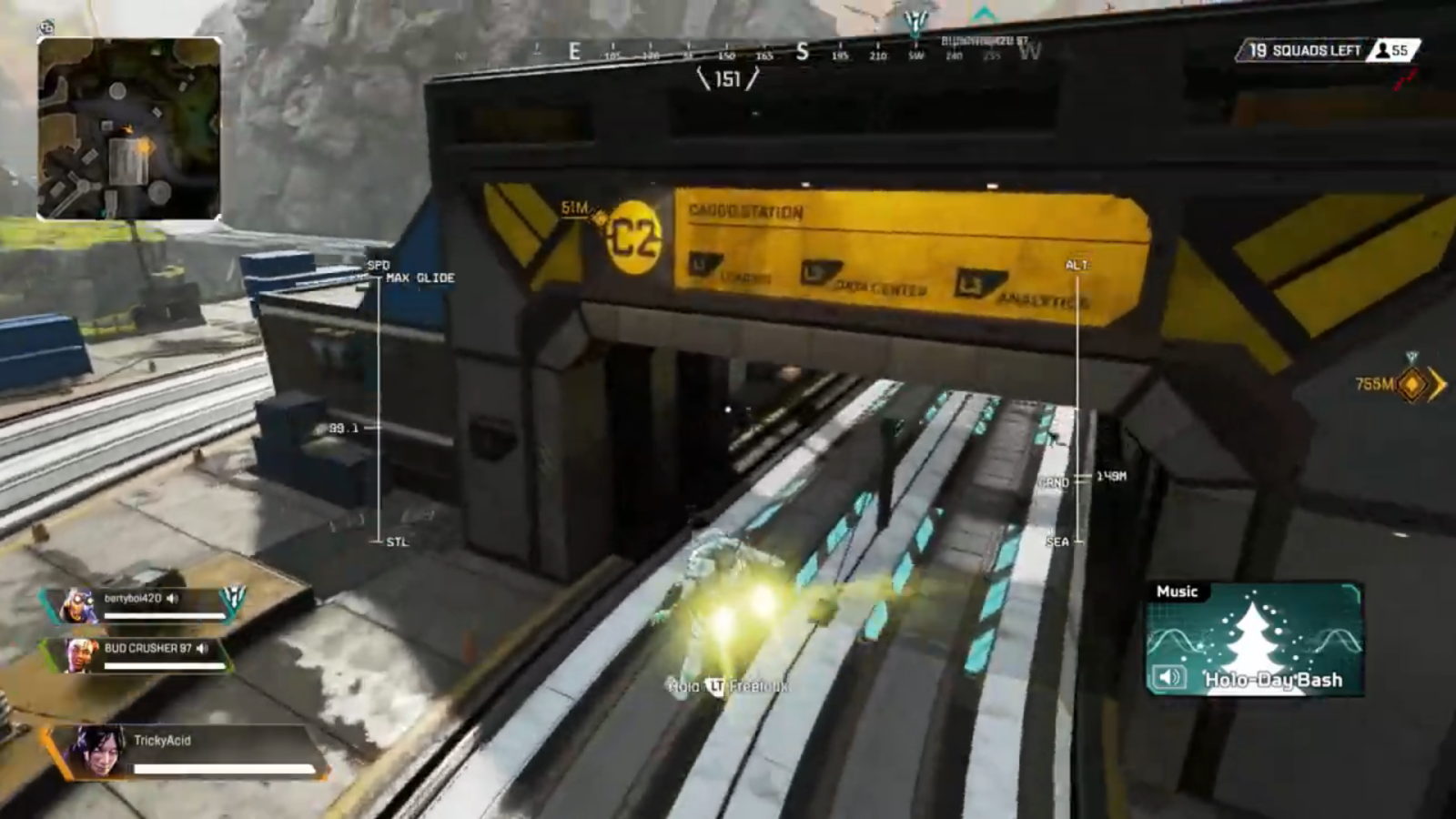Screen dimensions: 1456x819
Task: Open the minimap in the corner
Action: [x=128, y=128]
